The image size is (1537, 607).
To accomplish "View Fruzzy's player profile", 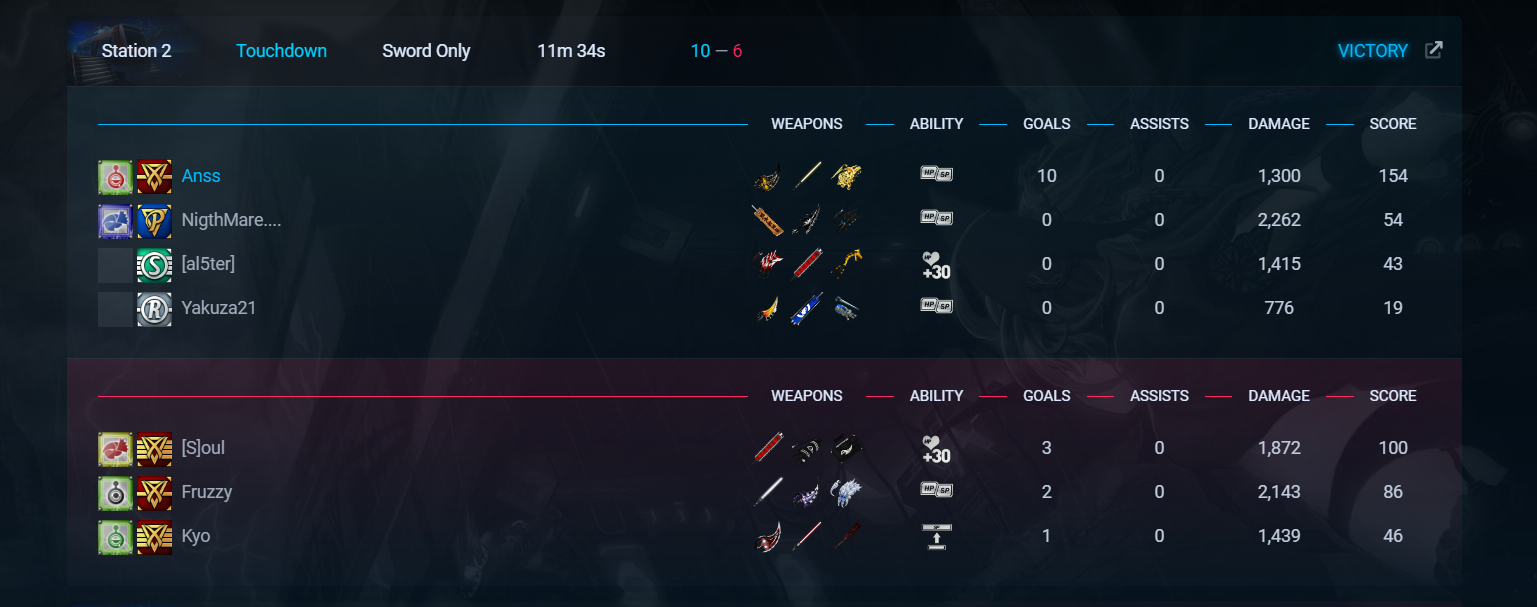I will (x=207, y=492).
